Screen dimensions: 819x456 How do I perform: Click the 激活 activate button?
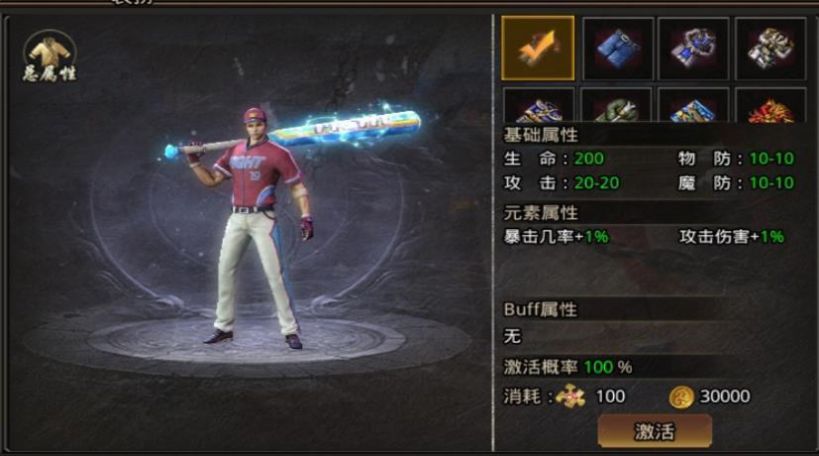click(655, 432)
